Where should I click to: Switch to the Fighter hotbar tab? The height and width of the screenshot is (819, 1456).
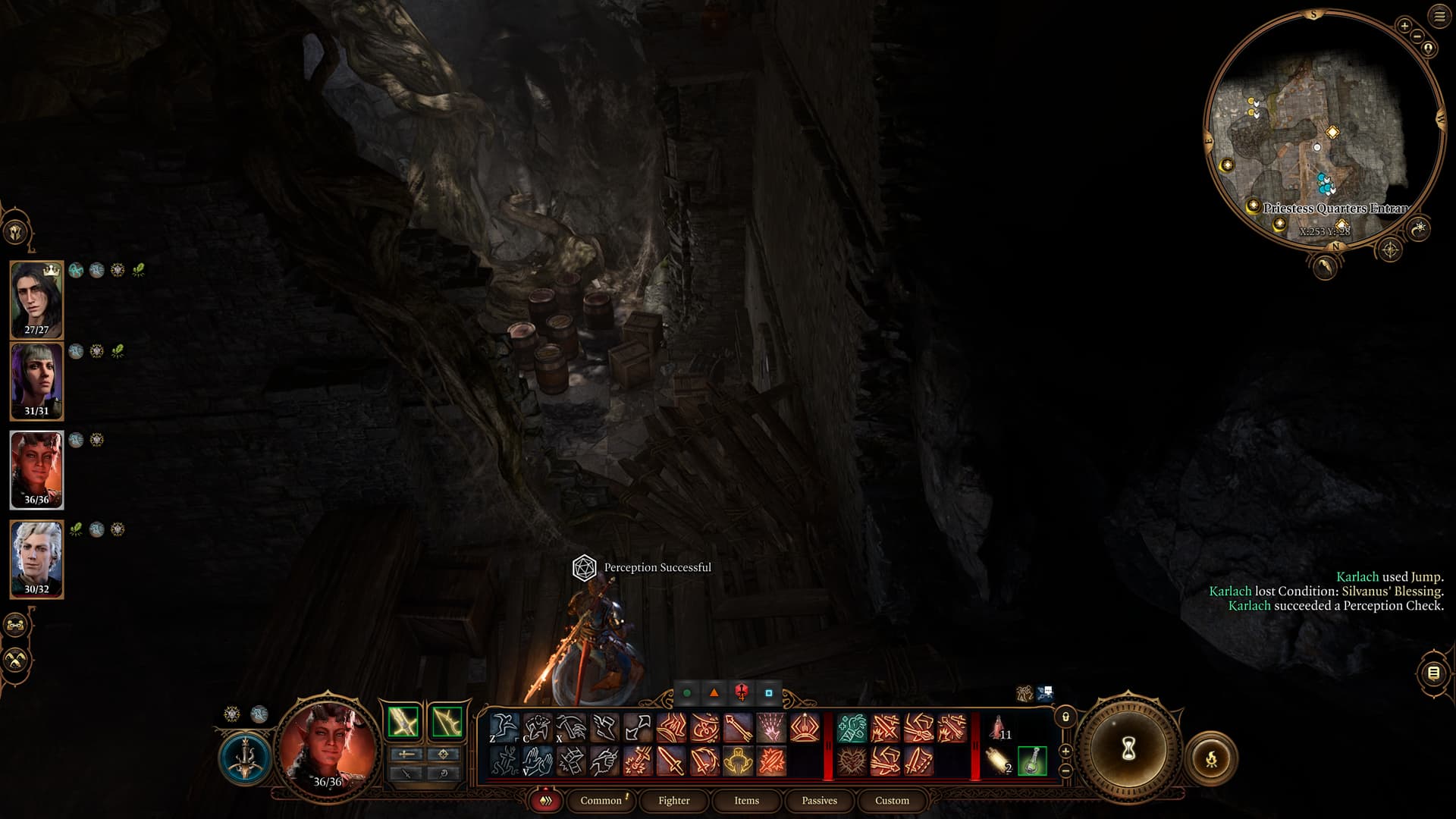click(x=673, y=801)
